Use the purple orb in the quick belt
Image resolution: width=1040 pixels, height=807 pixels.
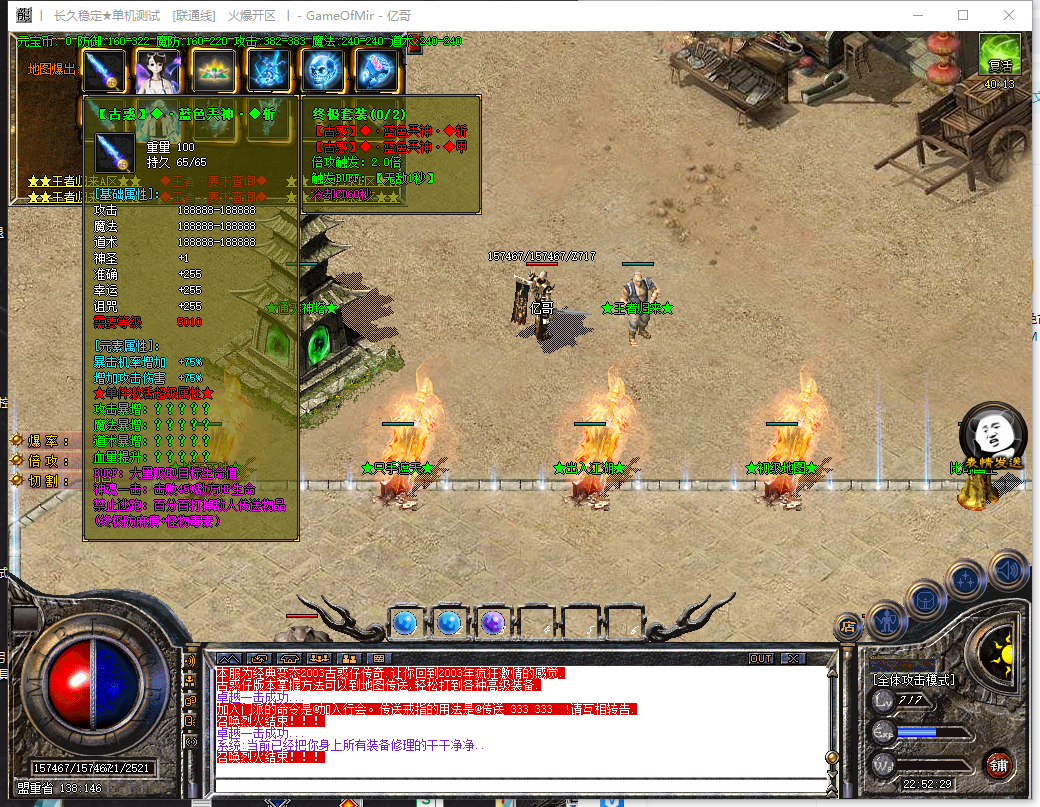pyautogui.click(x=491, y=622)
